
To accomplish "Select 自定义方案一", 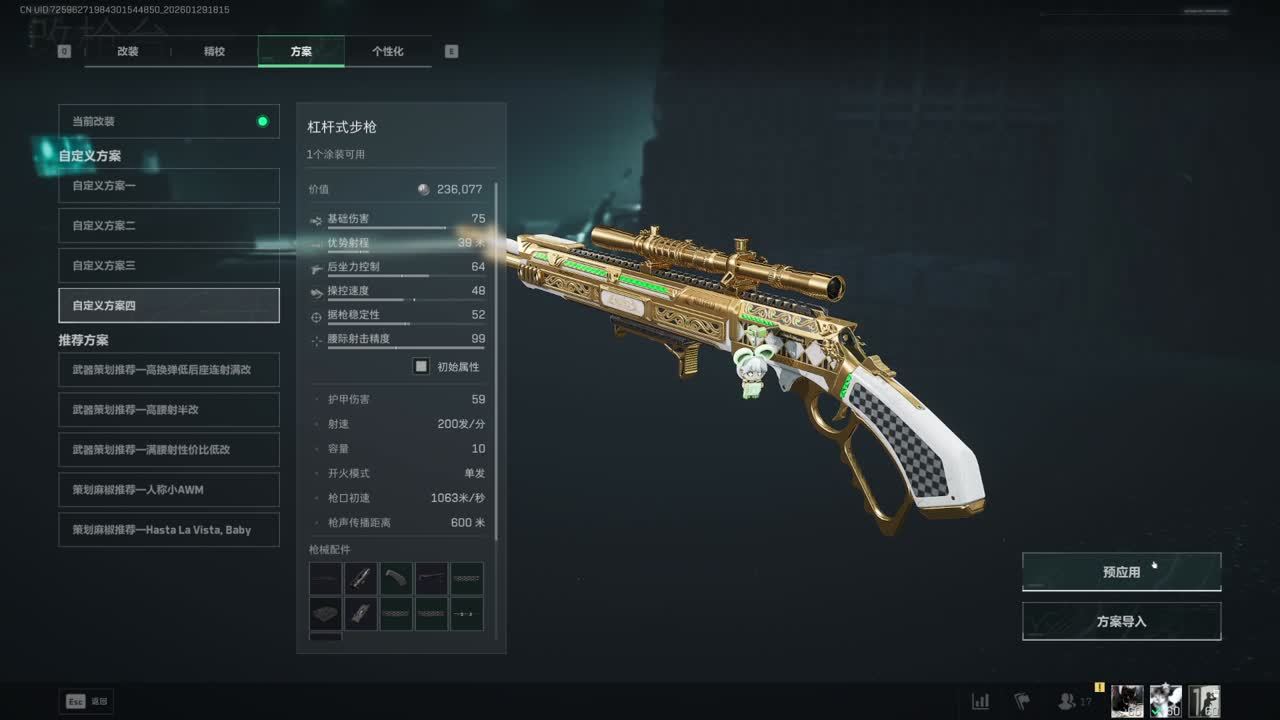I will coord(168,186).
